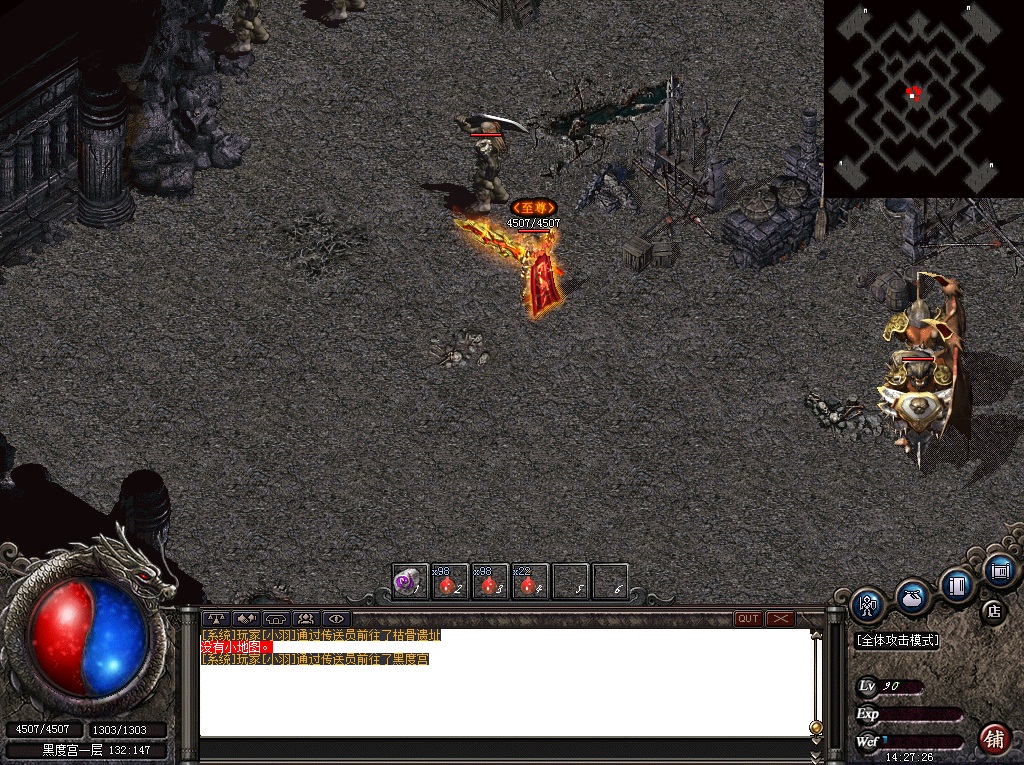Click the eye icon chat button

[336, 619]
